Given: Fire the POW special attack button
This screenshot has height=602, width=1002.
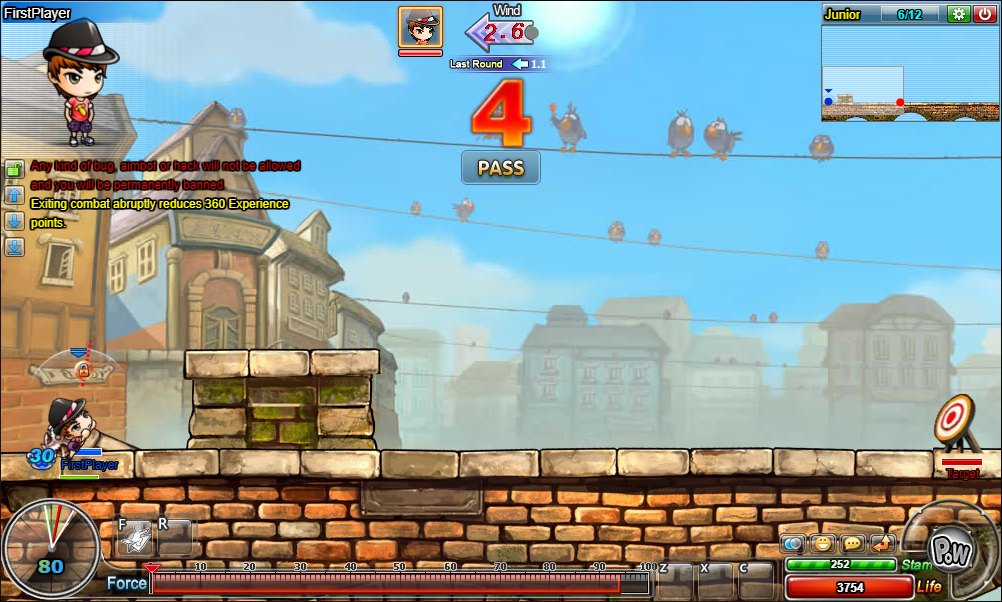Looking at the screenshot, I should click(x=948, y=547).
